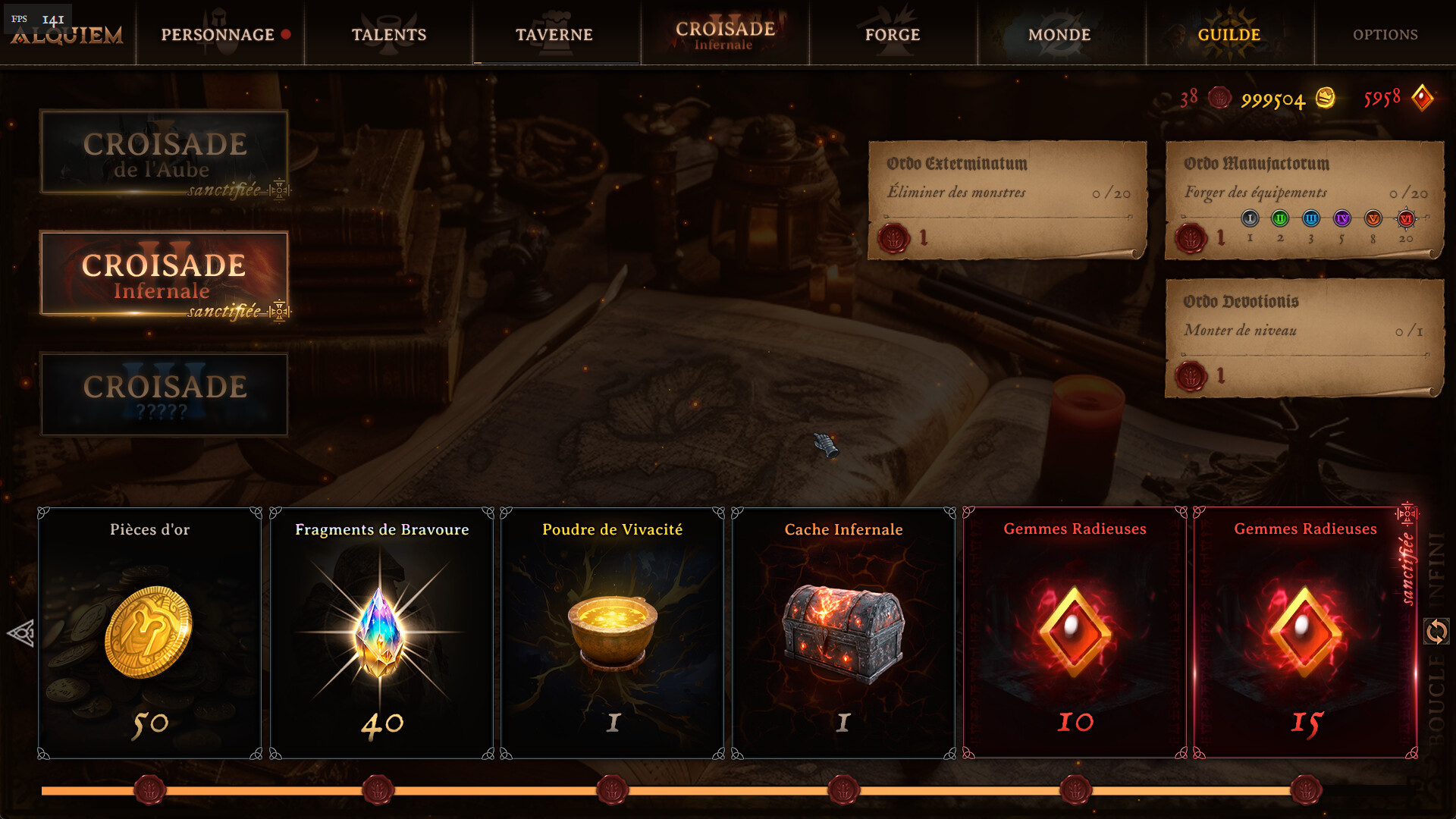1456x819 pixels.
Task: Switch to the FORGE tab
Action: tap(892, 34)
